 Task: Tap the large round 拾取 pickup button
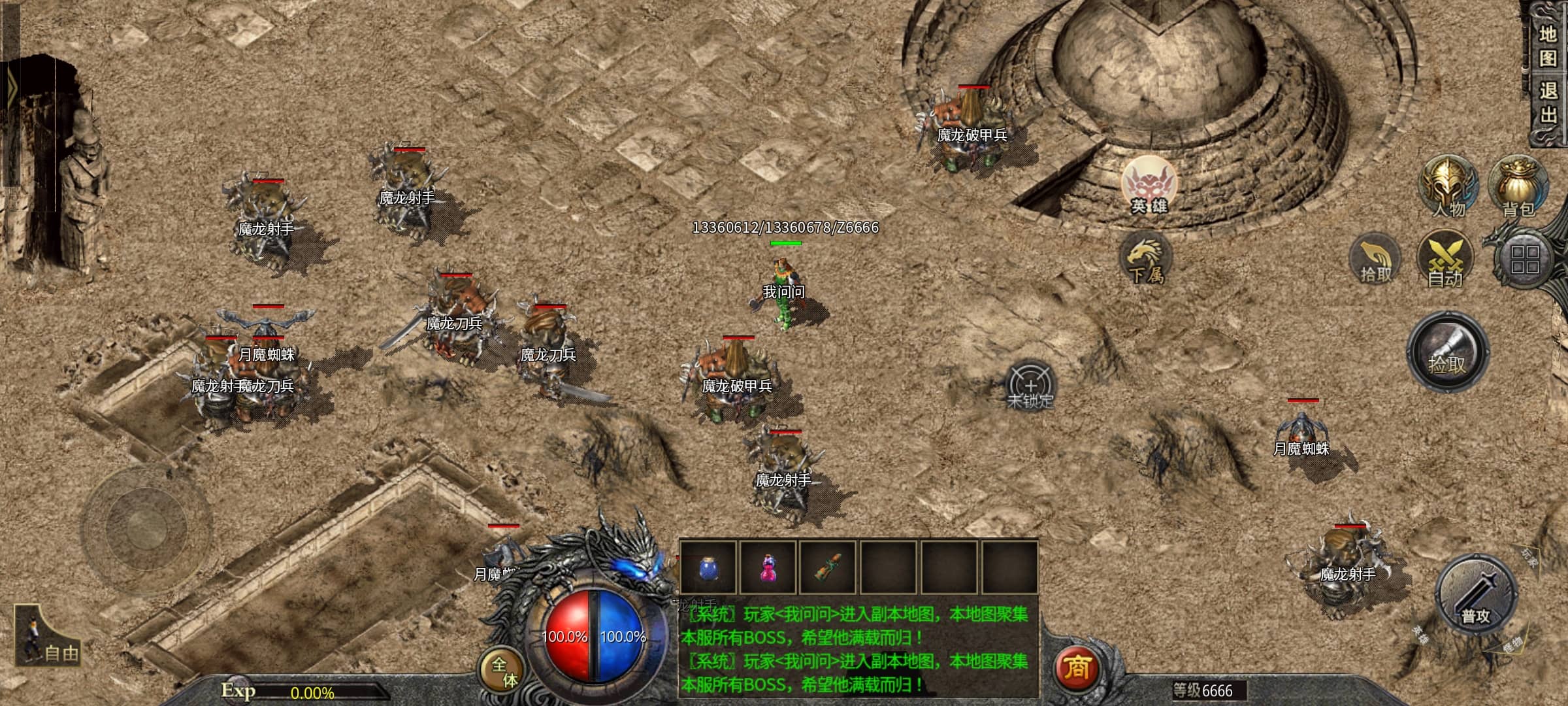(x=1447, y=352)
